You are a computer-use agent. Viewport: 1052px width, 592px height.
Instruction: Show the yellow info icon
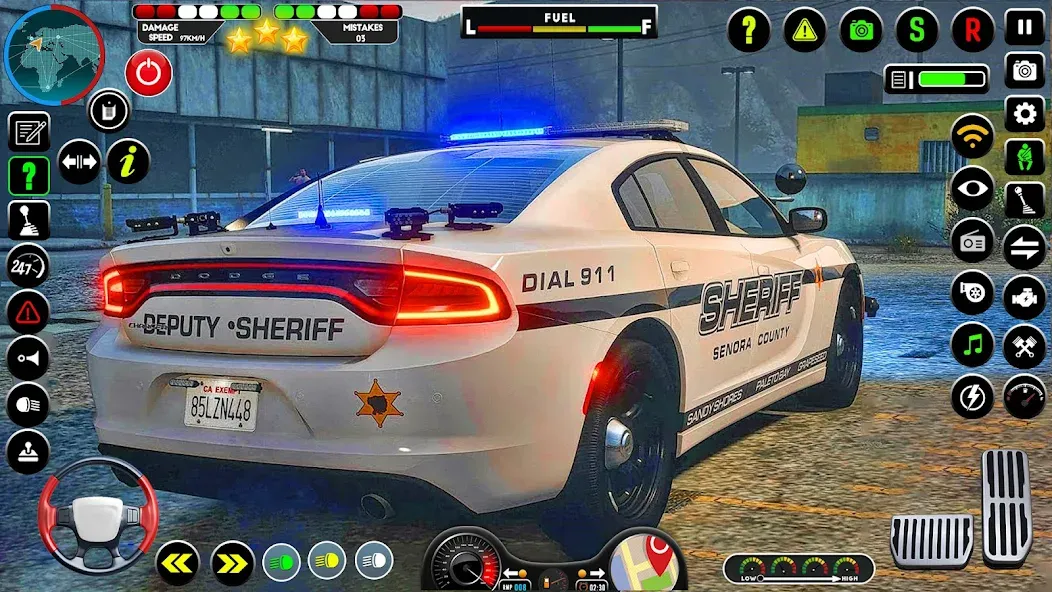128,161
